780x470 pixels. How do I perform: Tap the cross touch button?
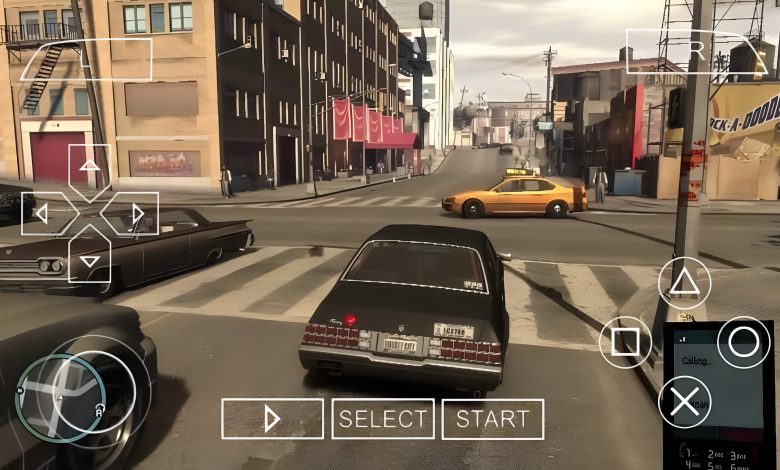(684, 402)
